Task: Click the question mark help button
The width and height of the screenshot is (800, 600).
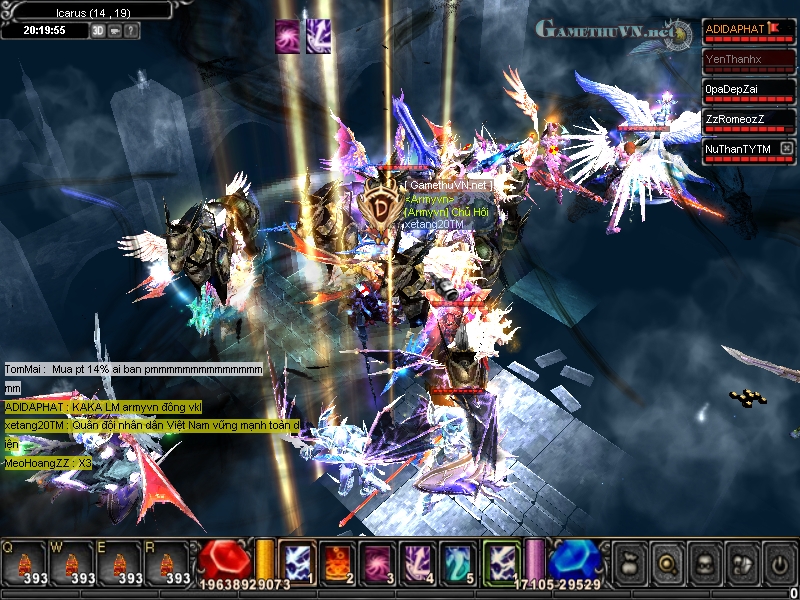Action: click(x=132, y=30)
